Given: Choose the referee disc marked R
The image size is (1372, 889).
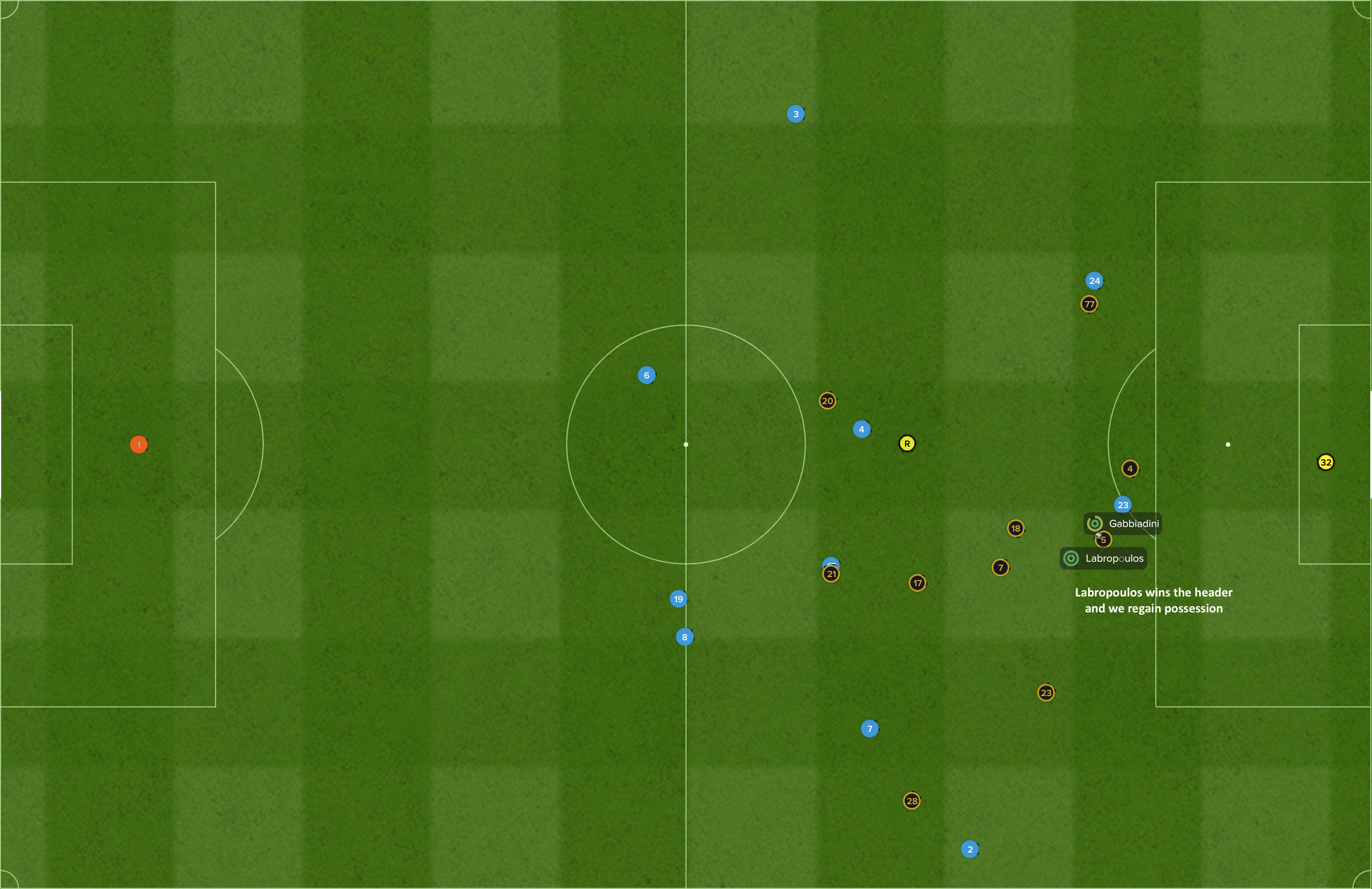Looking at the screenshot, I should click(907, 443).
